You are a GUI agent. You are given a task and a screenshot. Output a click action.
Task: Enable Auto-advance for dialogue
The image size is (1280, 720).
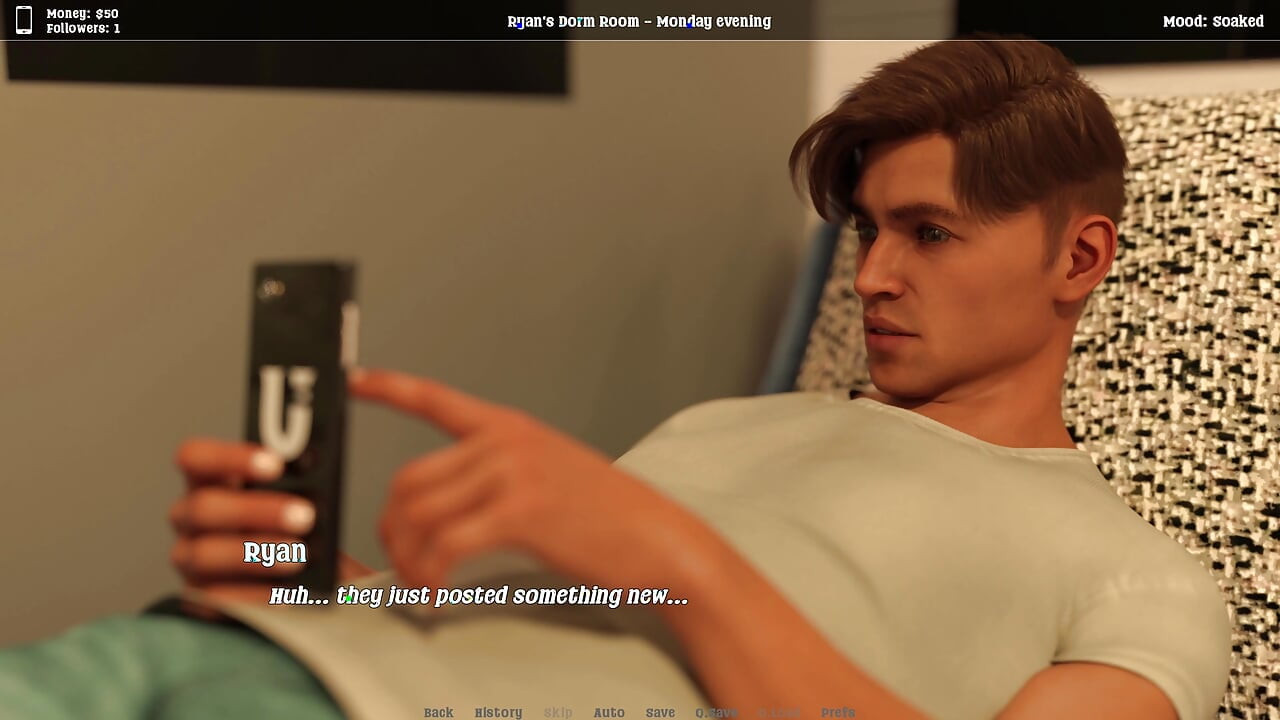tap(609, 712)
